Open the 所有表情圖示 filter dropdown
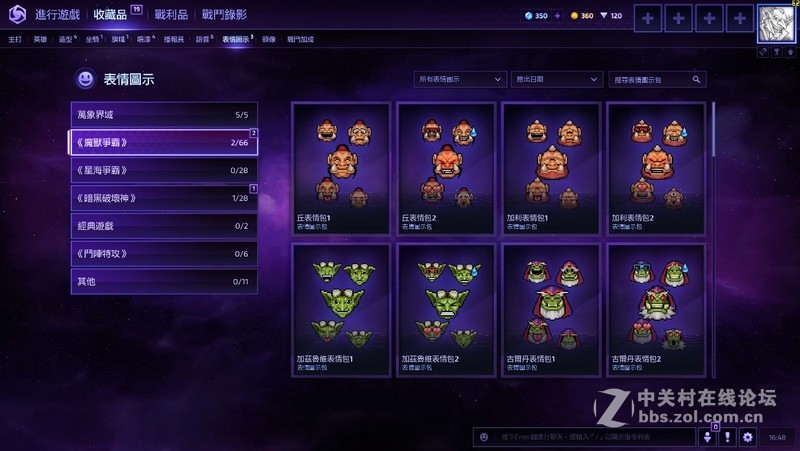800x451 pixels. tap(460, 79)
